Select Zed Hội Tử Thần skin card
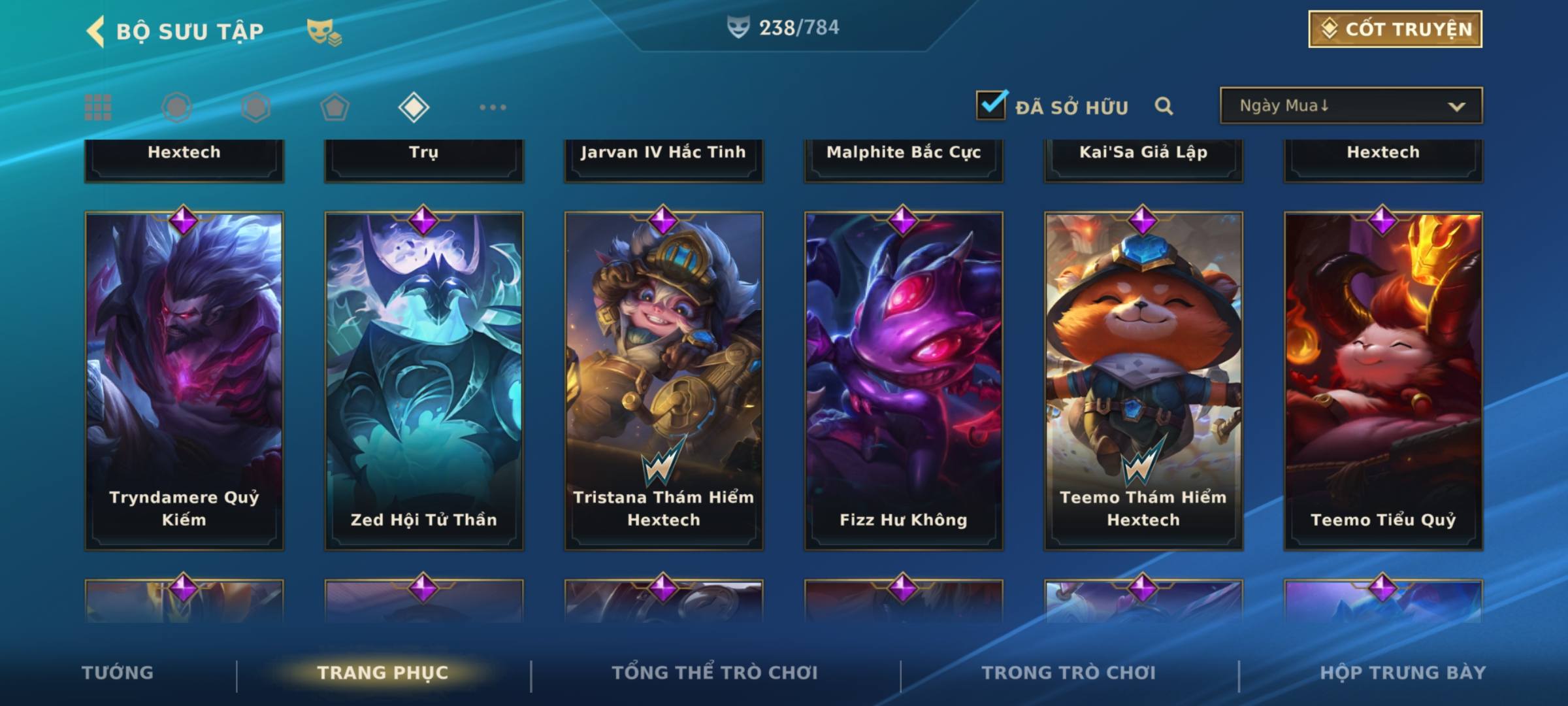1568x706 pixels. [424, 380]
